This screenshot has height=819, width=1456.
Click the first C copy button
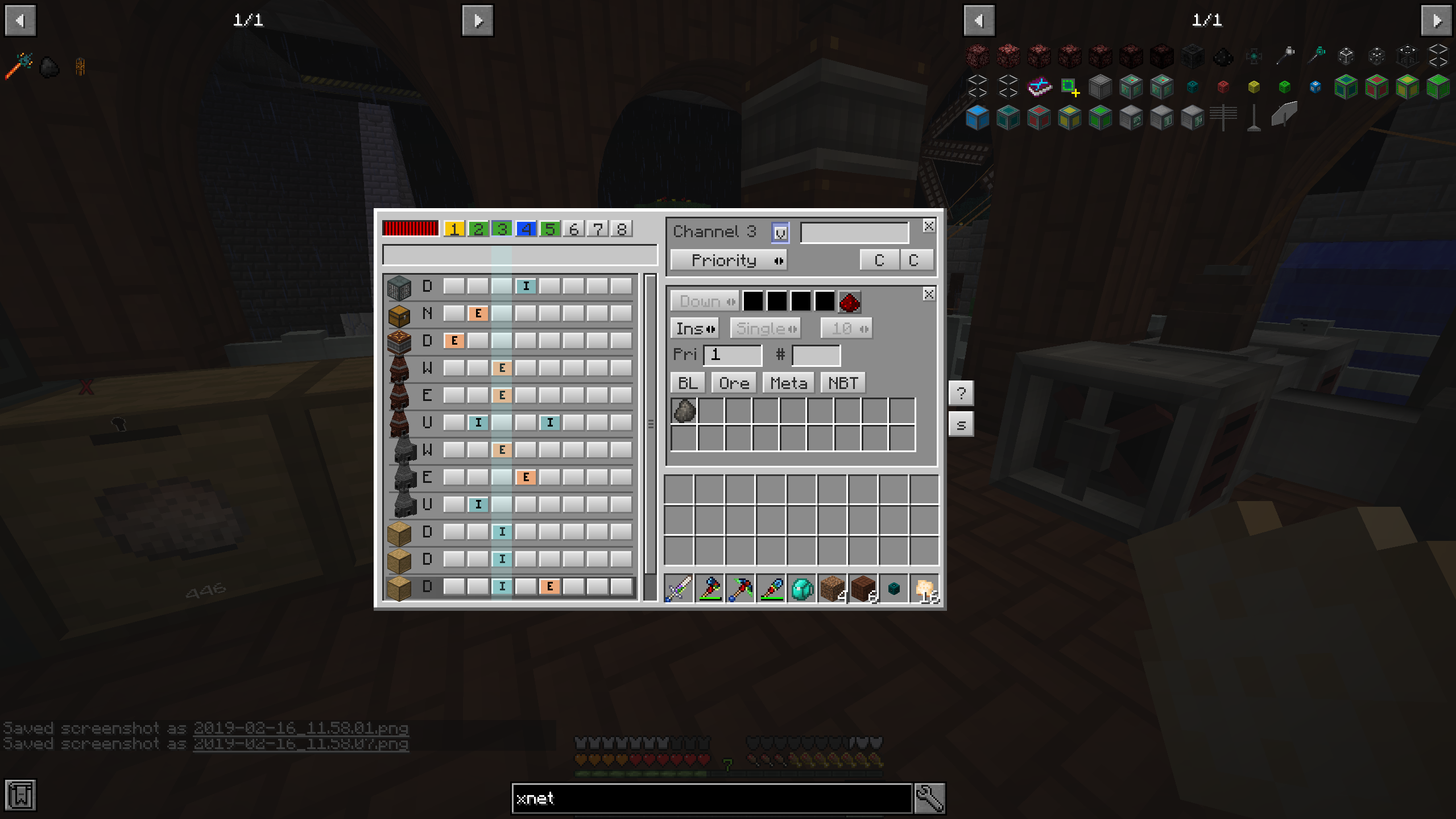(879, 260)
